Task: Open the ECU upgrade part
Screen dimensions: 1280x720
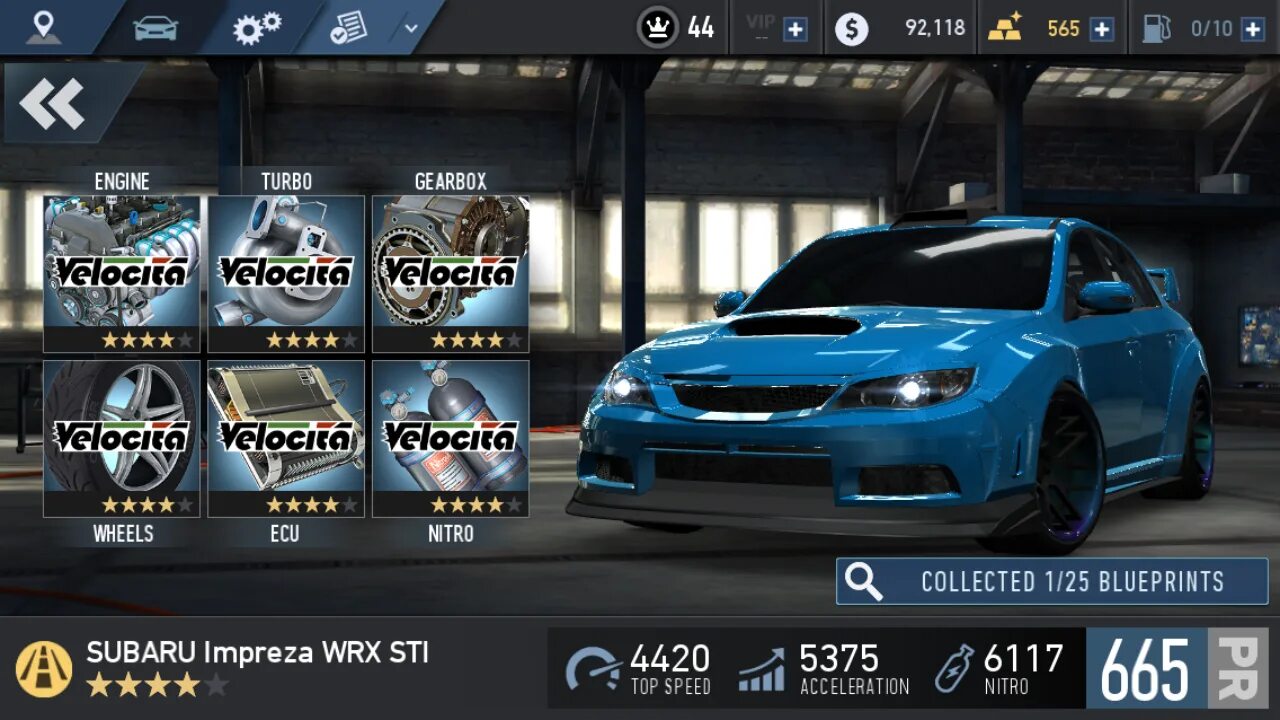Action: [286, 438]
